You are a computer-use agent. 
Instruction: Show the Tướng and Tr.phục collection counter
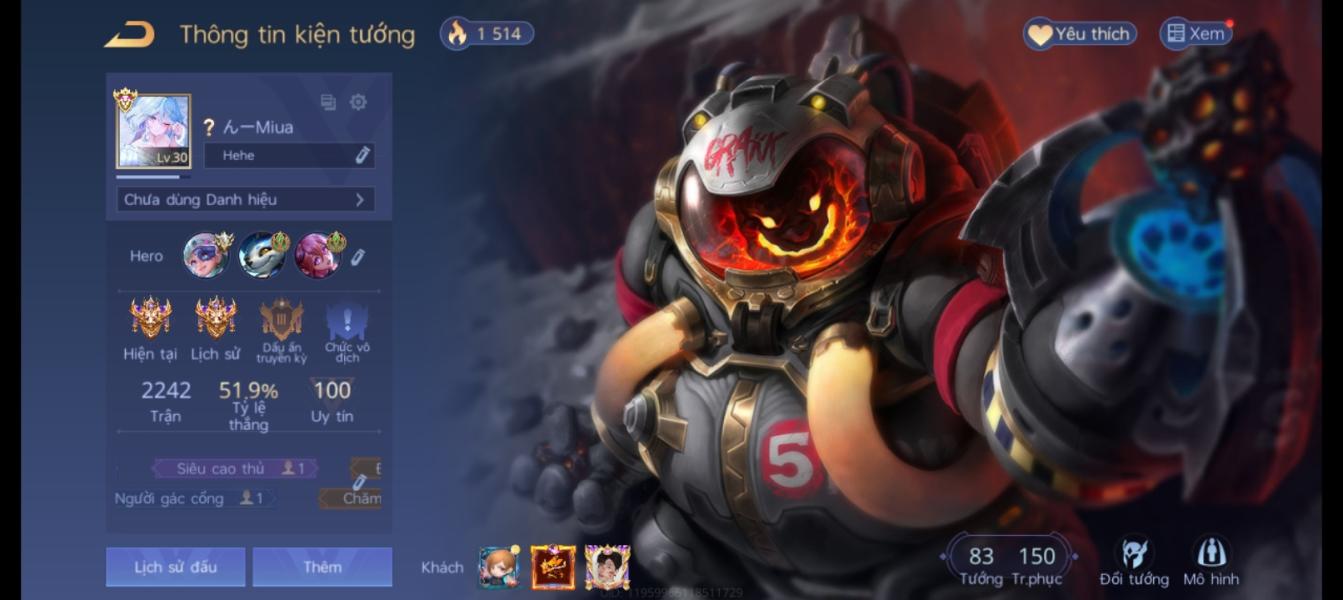point(1008,563)
